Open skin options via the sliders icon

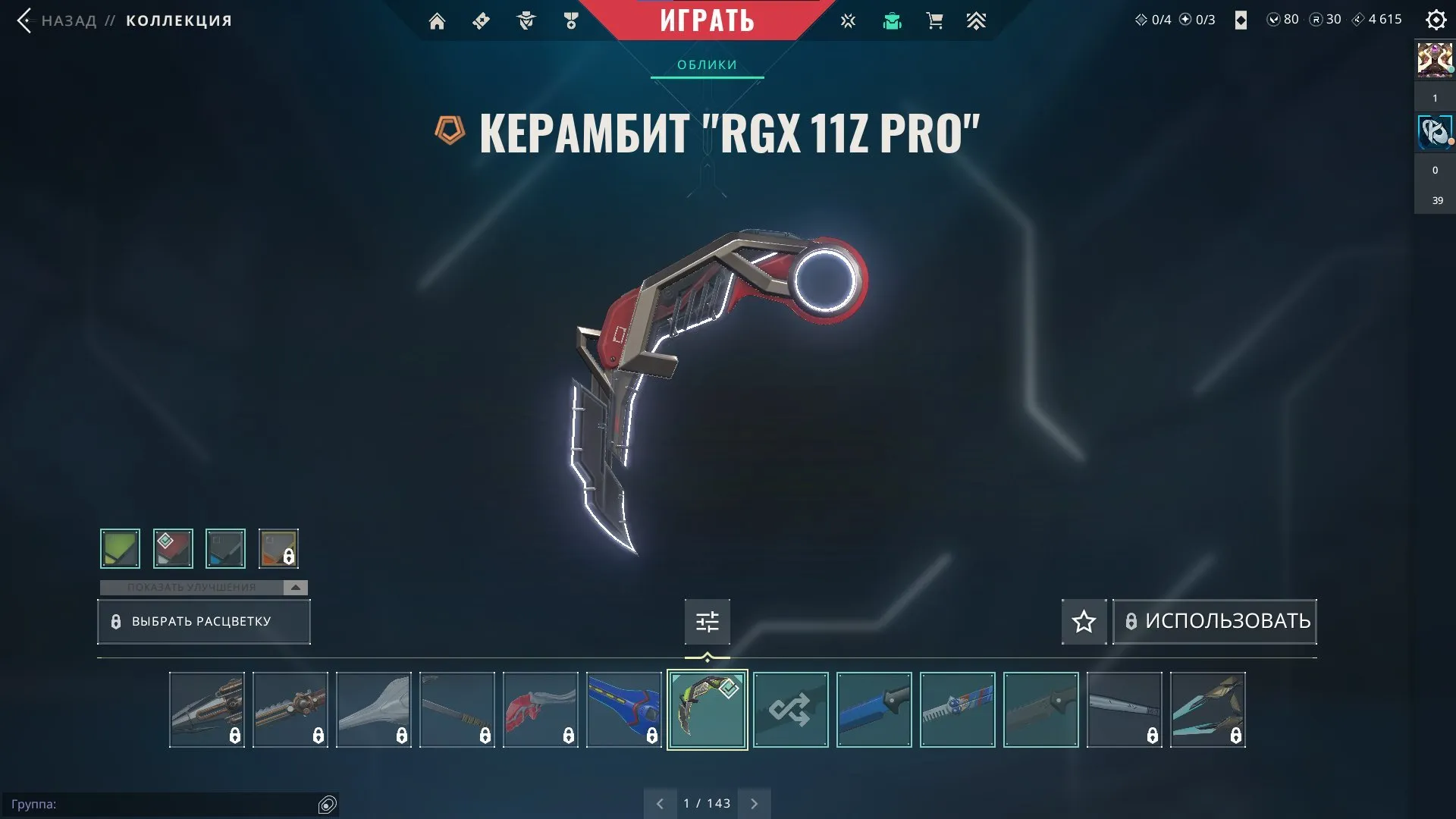(x=707, y=621)
